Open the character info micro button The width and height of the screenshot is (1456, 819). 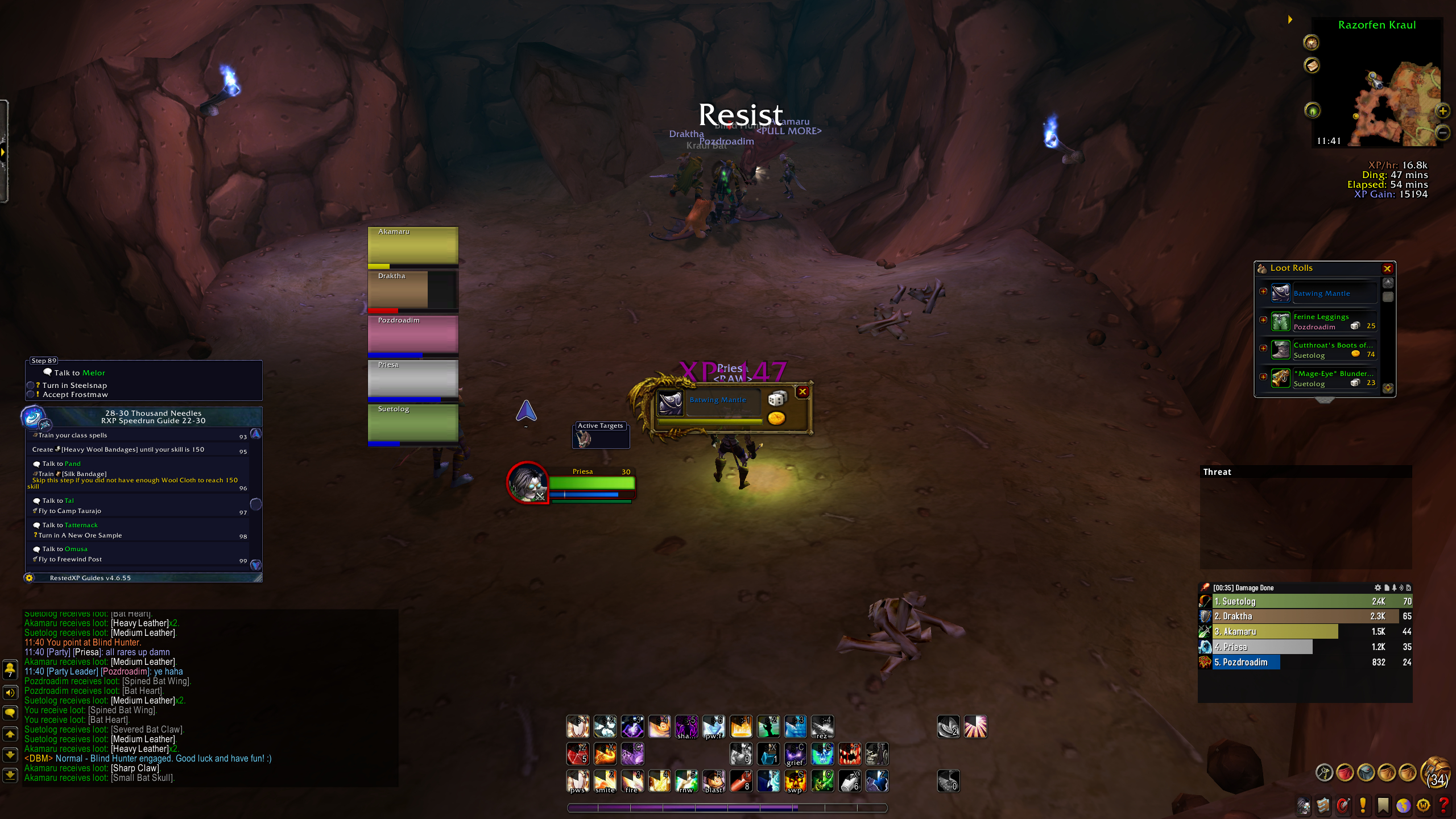[x=1304, y=805]
